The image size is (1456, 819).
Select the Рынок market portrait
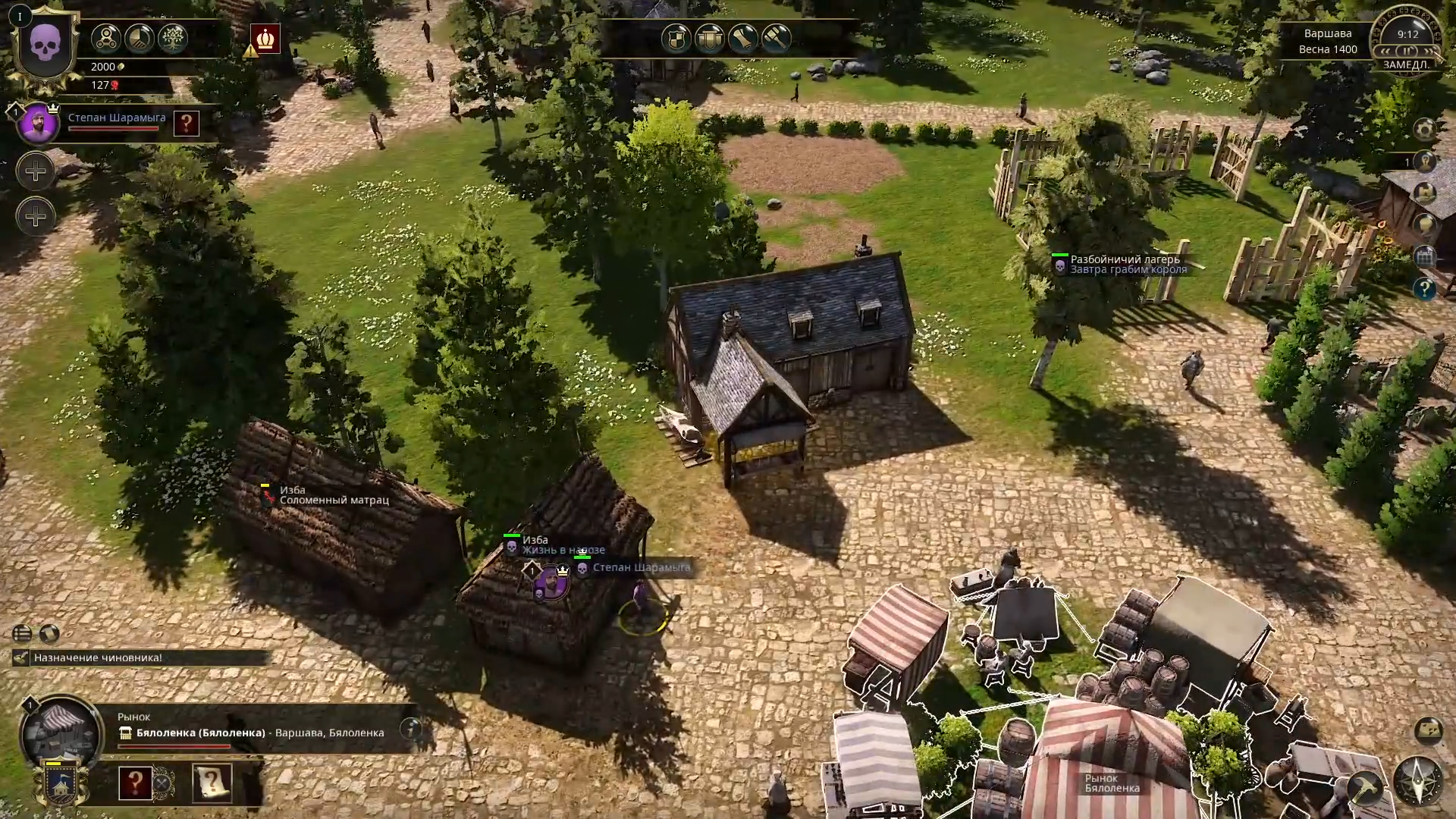coord(60,732)
